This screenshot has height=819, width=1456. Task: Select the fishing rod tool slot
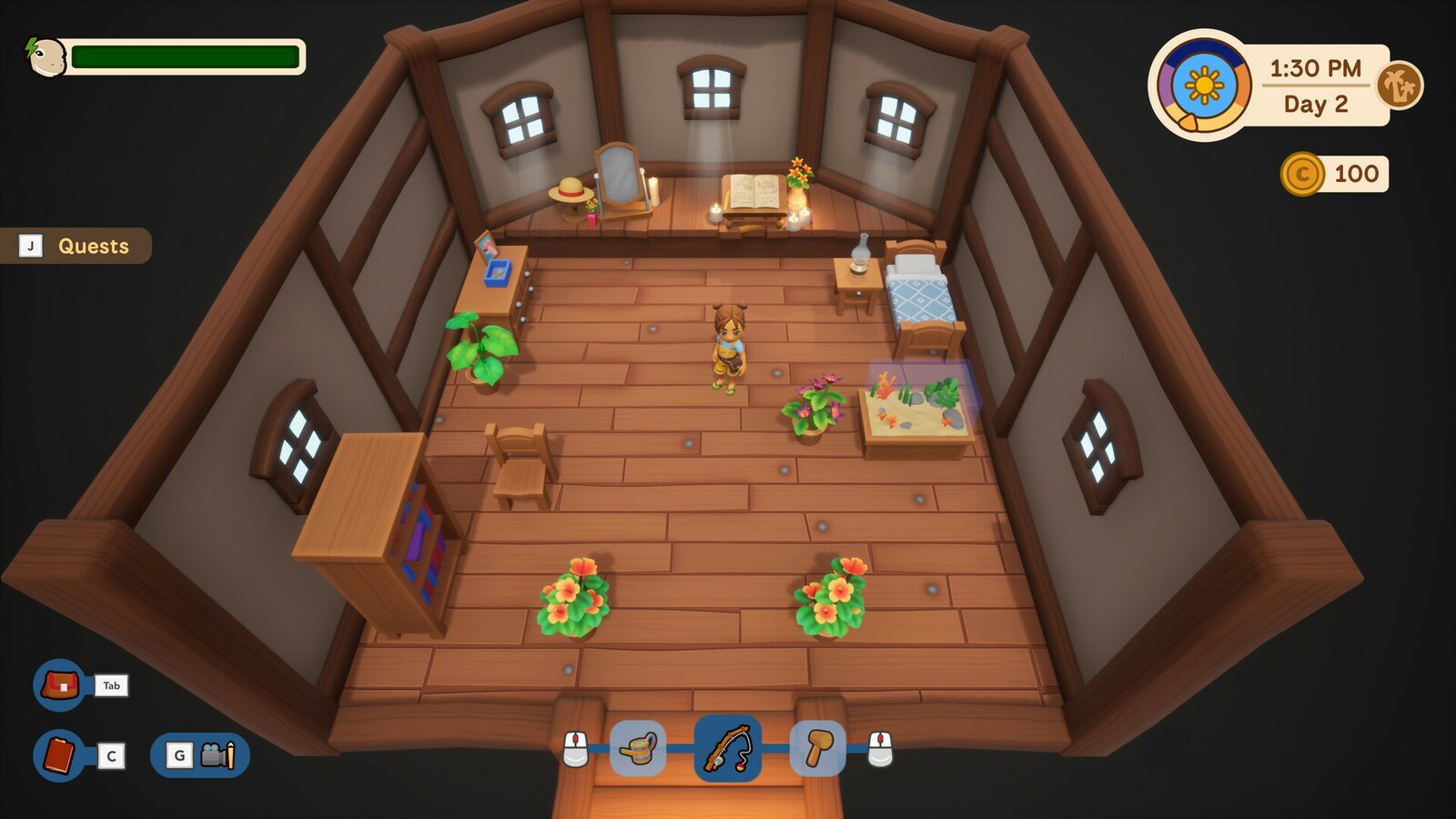(727, 749)
